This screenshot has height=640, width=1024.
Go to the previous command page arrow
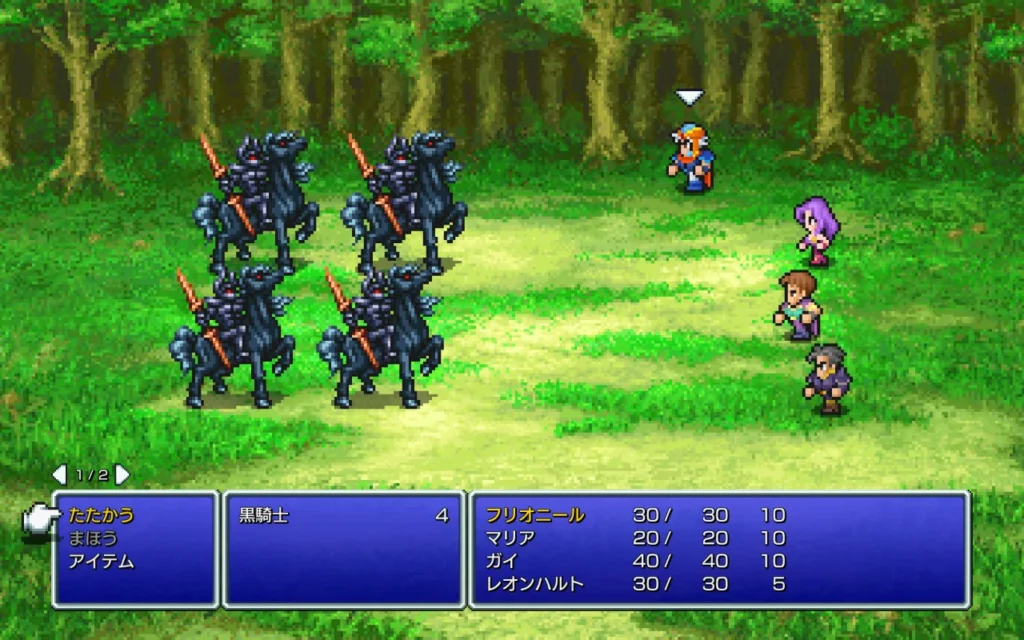pos(59,474)
